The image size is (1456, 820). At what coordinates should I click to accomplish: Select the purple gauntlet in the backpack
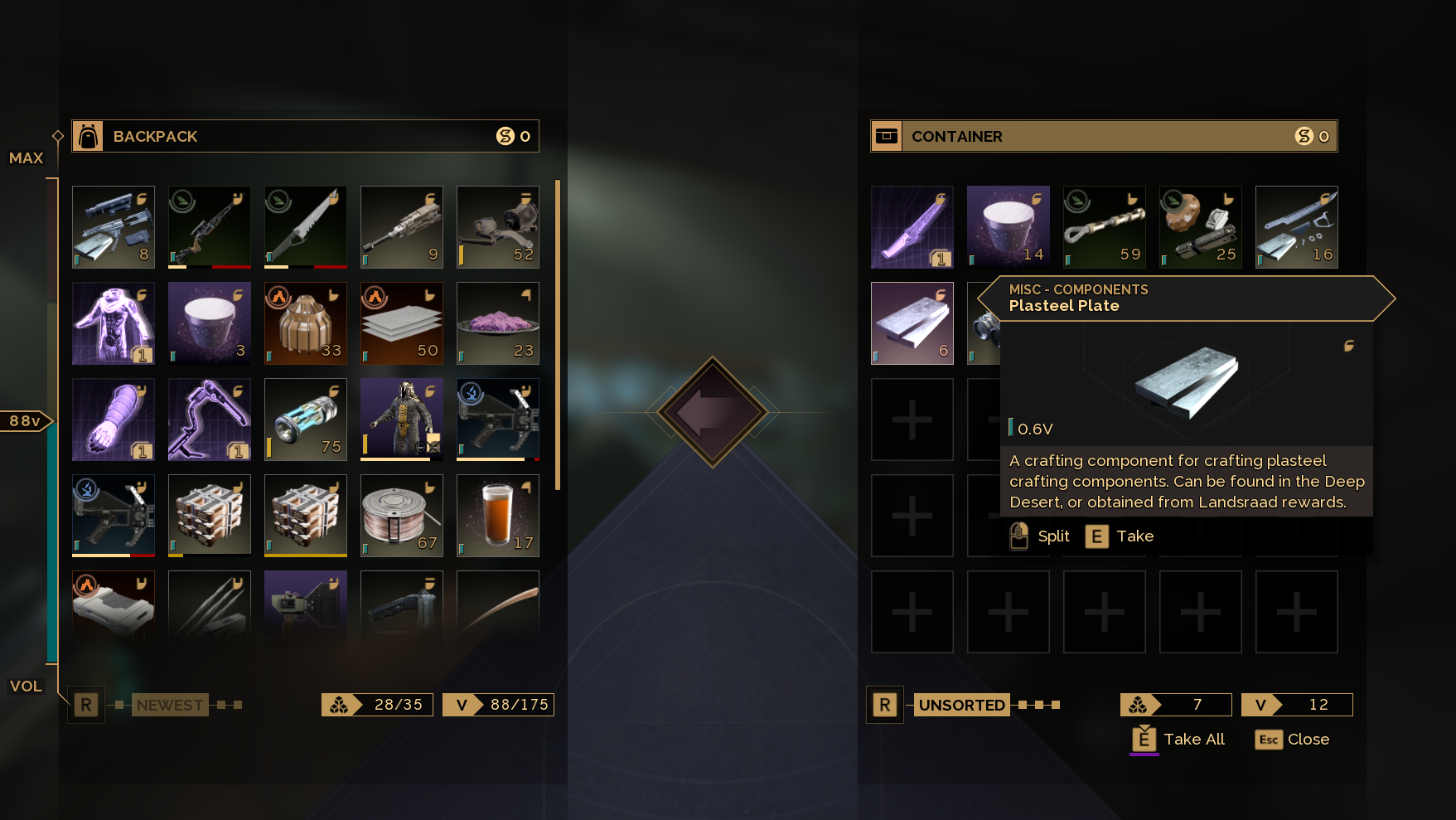[x=114, y=420]
